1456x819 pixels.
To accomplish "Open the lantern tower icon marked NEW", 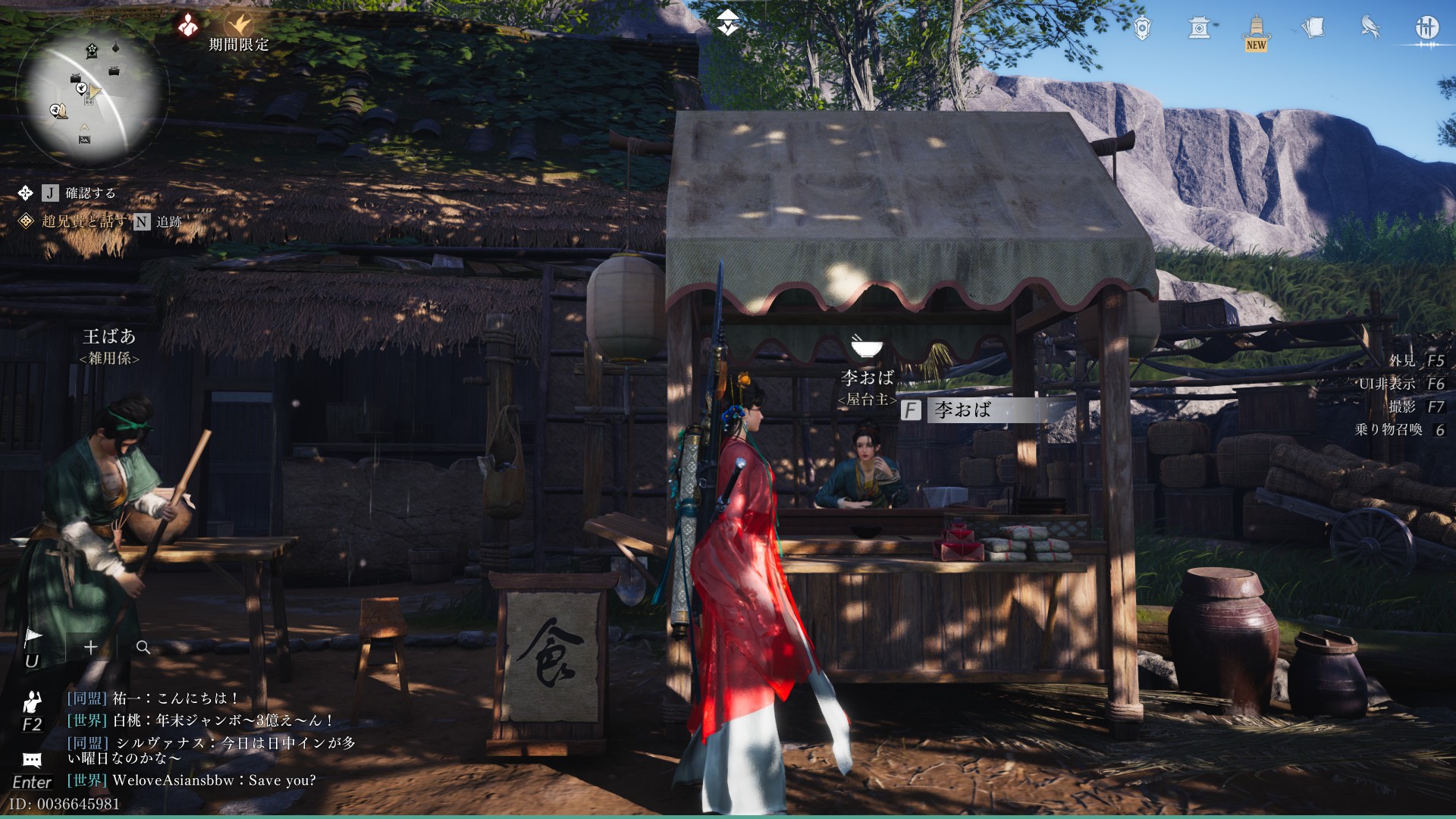I will (x=1257, y=30).
